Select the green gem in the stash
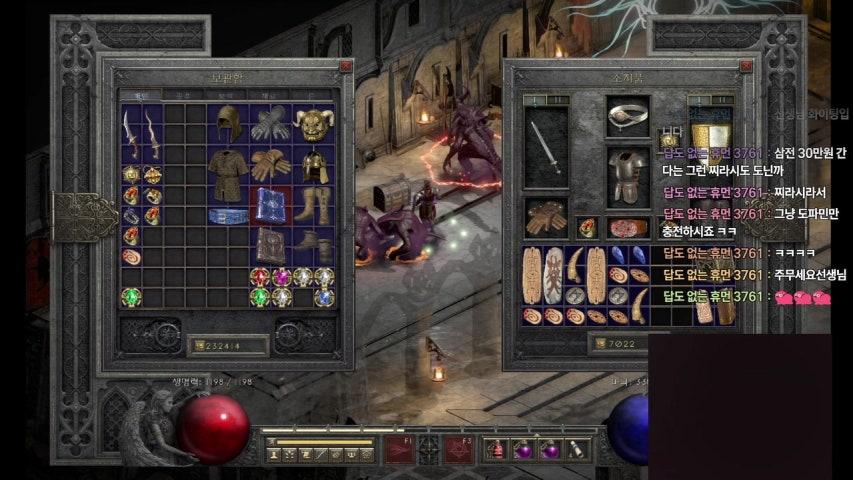 pos(131,297)
